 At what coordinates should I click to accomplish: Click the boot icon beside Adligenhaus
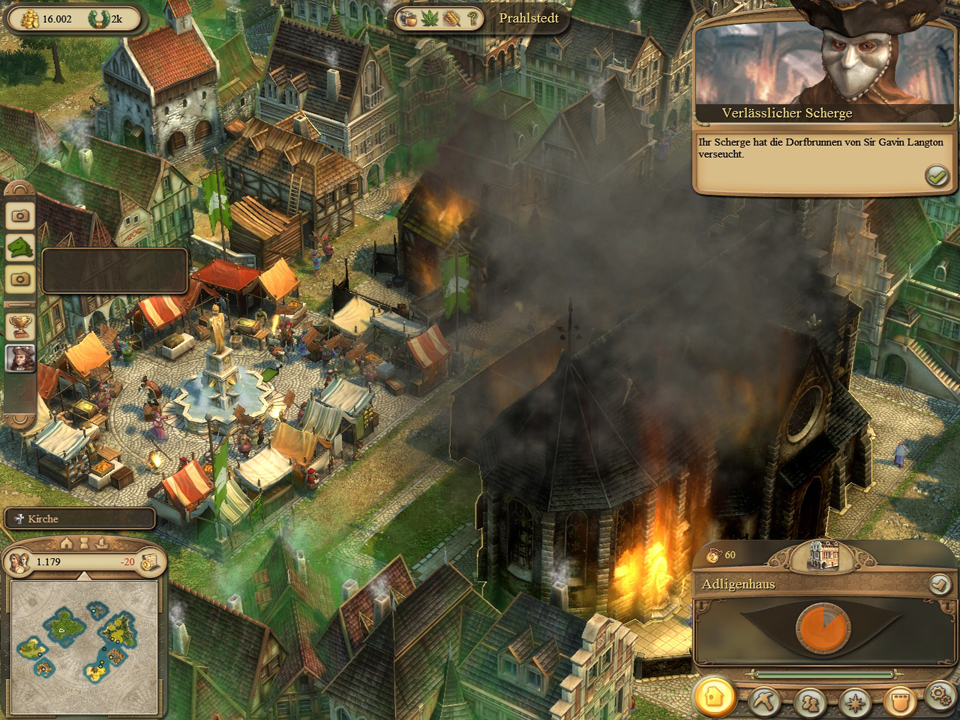939,585
